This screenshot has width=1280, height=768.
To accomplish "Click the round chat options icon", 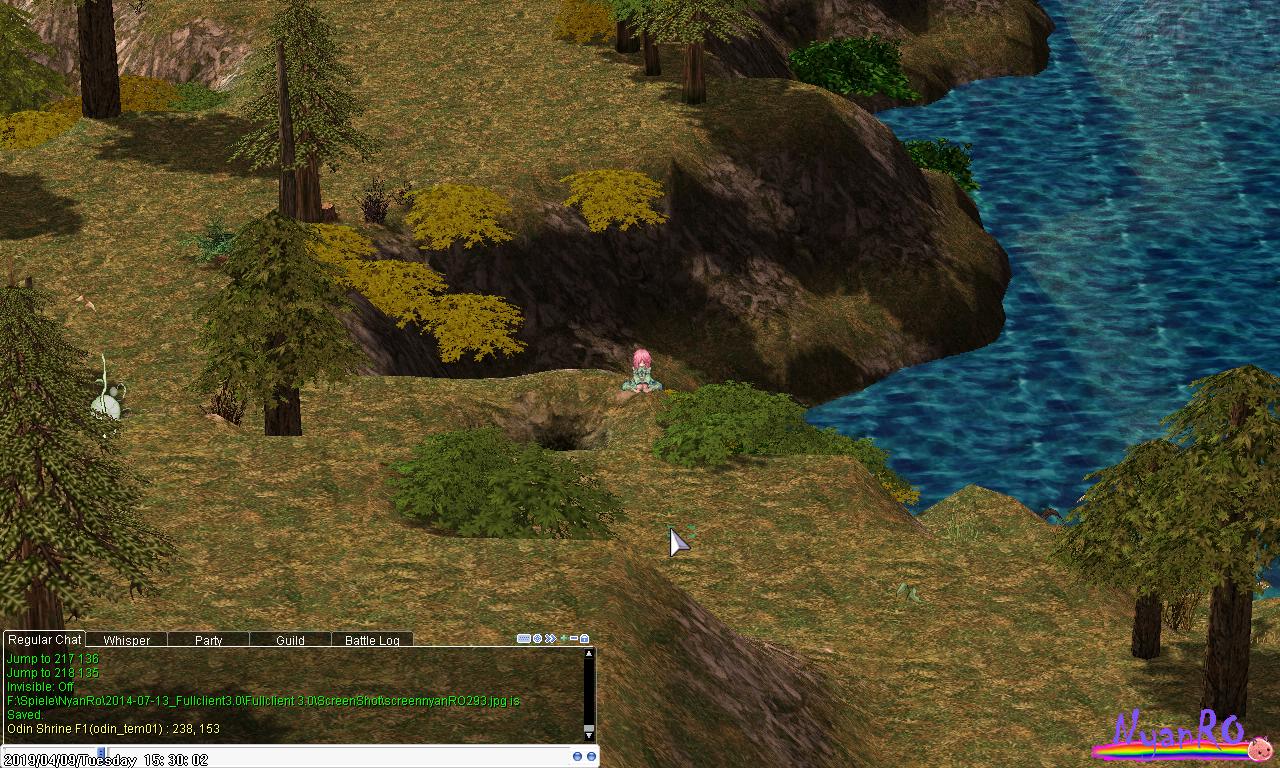I will tap(537, 638).
